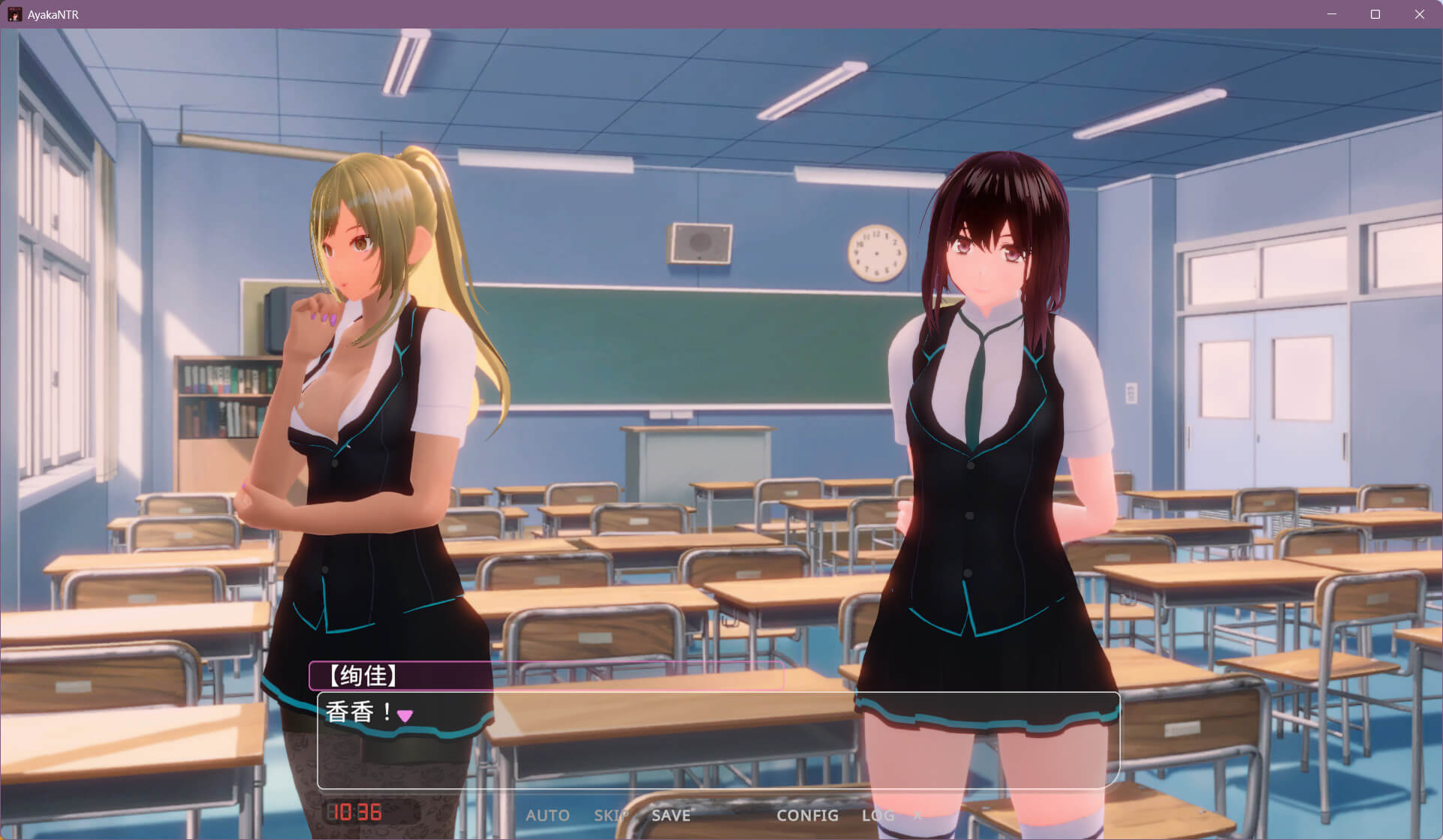Maximize the AyakaNTR window
Image resolution: width=1443 pixels, height=840 pixels.
click(1375, 14)
